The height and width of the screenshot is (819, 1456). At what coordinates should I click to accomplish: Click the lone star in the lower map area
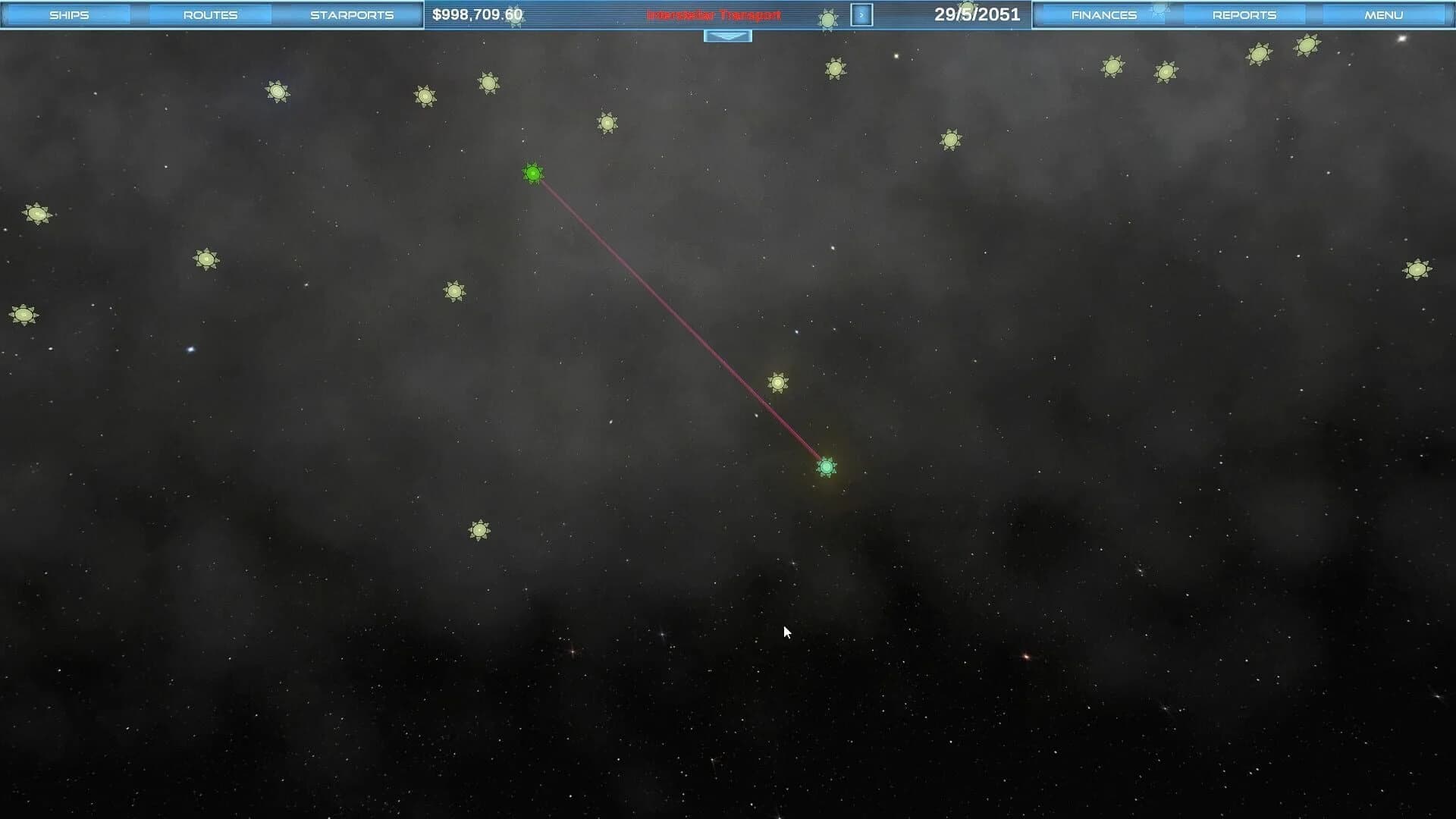(481, 531)
